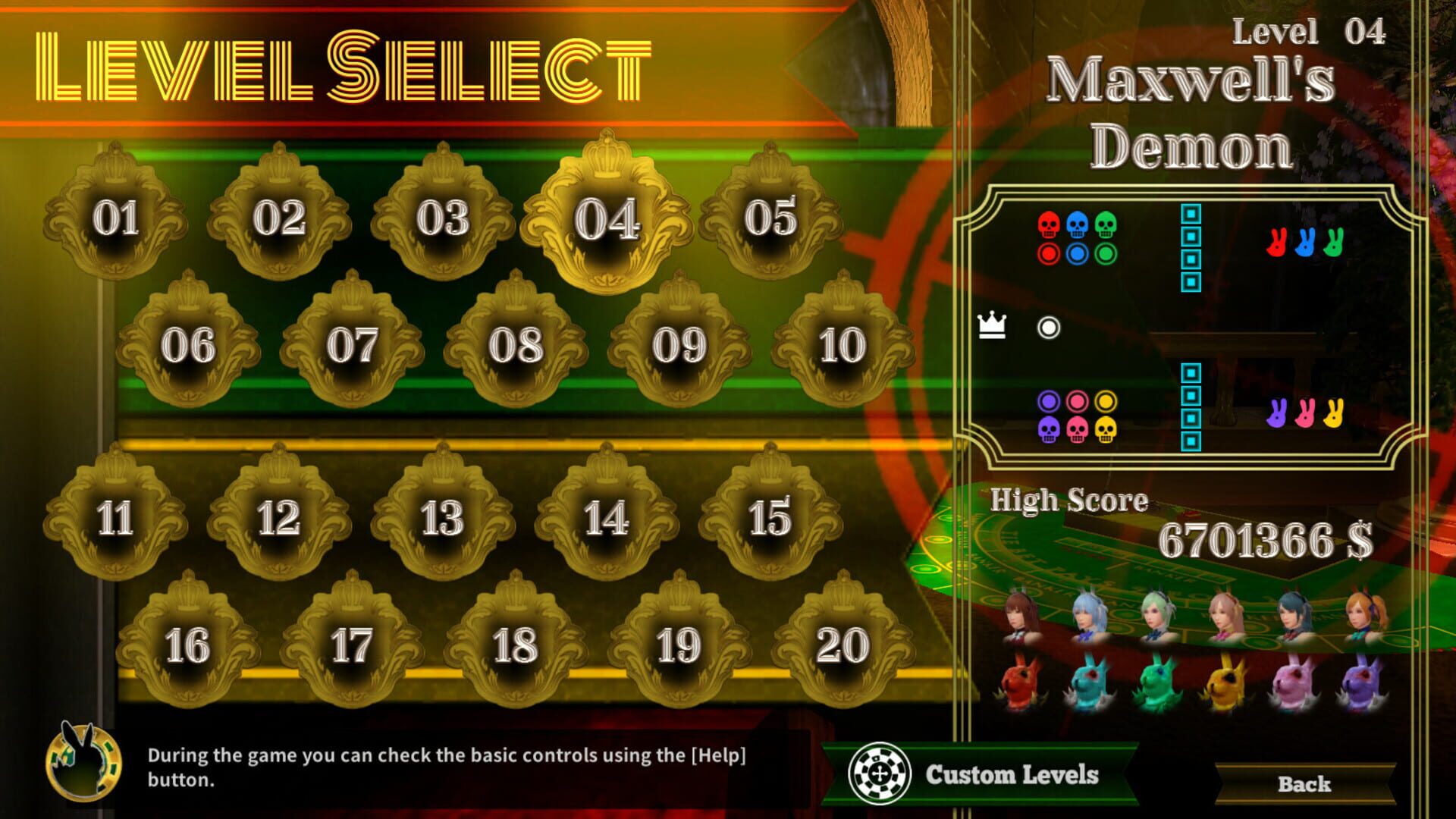Toggle the white orb next to the crown
1456x819 pixels.
[1049, 328]
